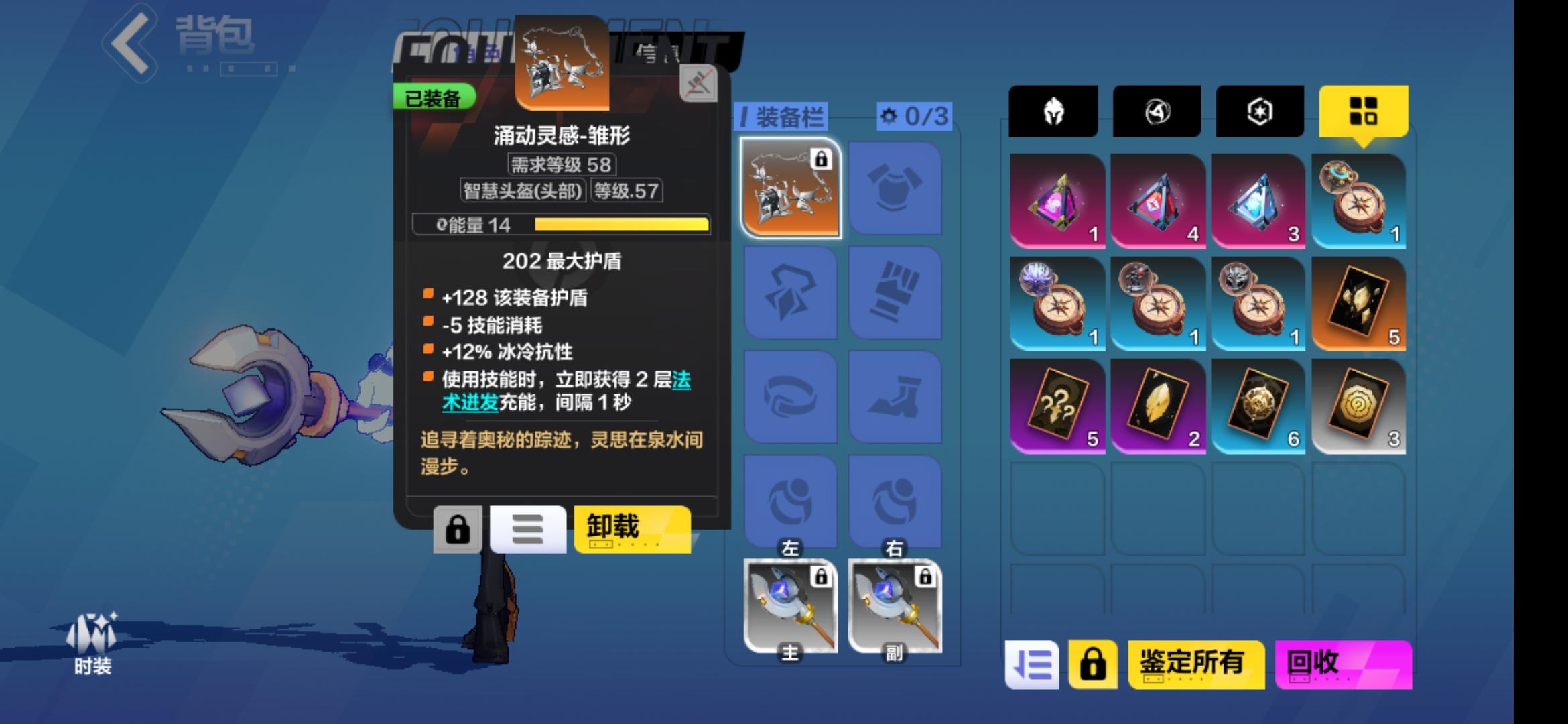Open the hamburger options menu below the tooltip
This screenshot has height=724, width=1568.
coord(527,529)
